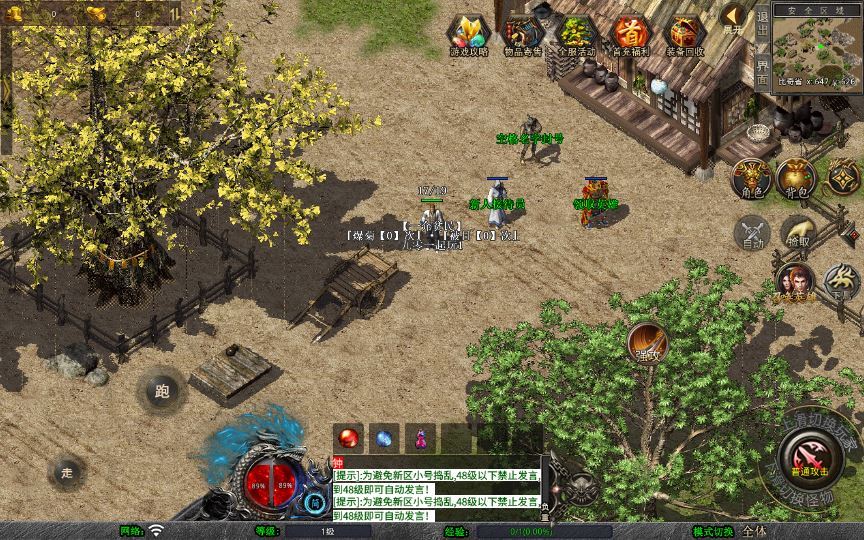Open the 强化 enhancement button
Image resolution: width=864 pixels, height=540 pixels.
pyautogui.click(x=648, y=344)
